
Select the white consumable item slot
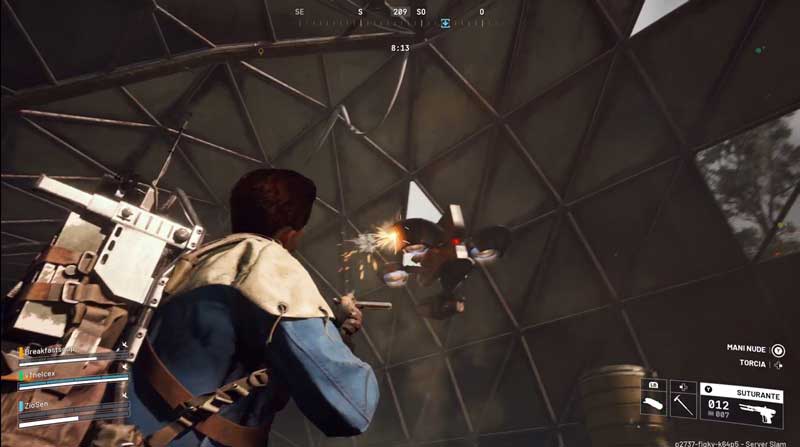coord(655,402)
